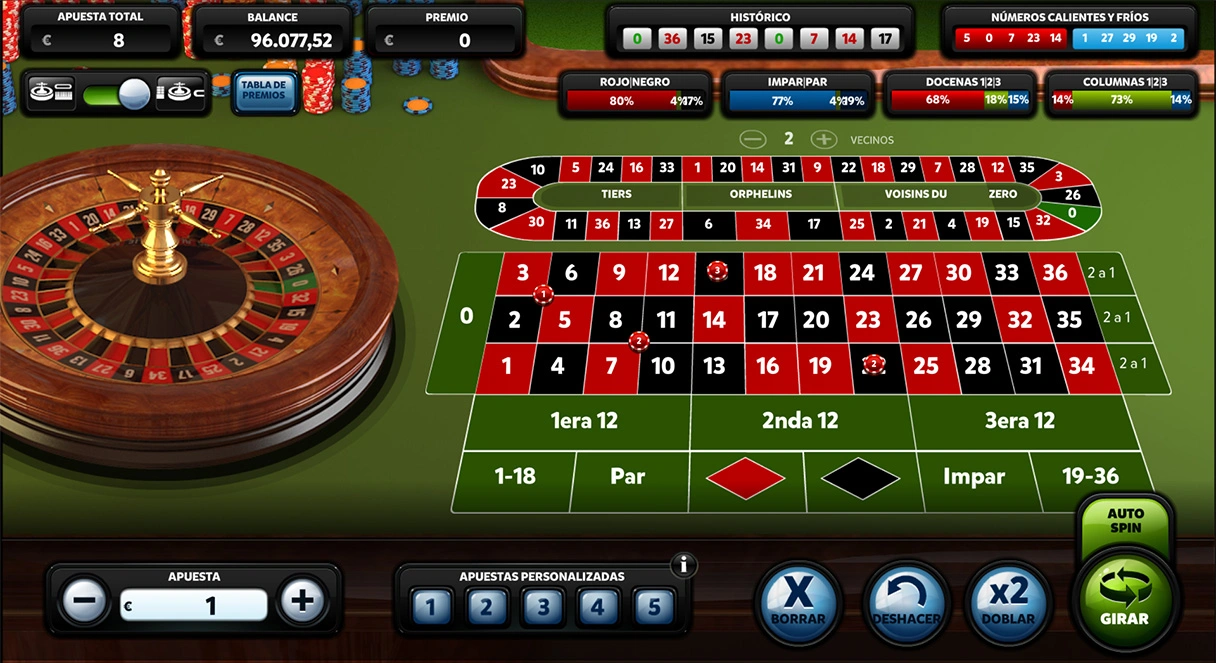Decrease the bet amount with the minus button
The image size is (1216, 663).
(x=85, y=602)
